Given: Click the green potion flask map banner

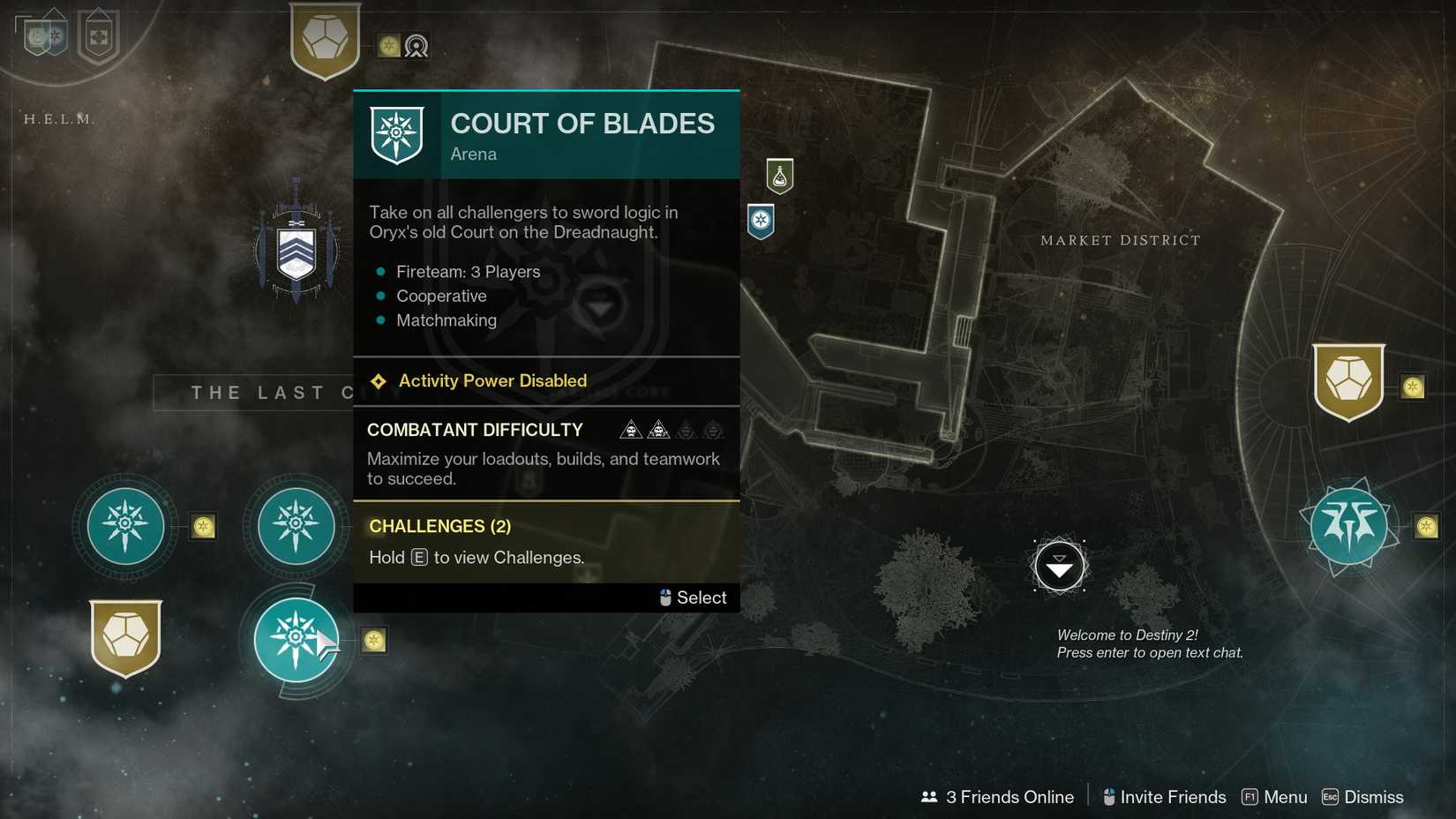Looking at the screenshot, I should click(x=779, y=177).
